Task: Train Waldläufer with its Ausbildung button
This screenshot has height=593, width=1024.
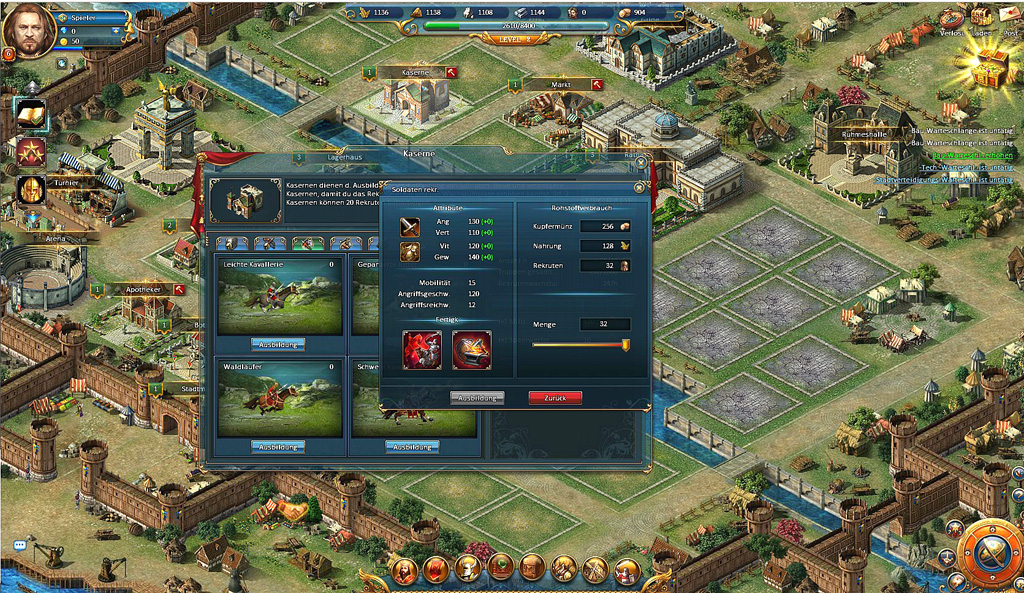Action: pos(277,446)
